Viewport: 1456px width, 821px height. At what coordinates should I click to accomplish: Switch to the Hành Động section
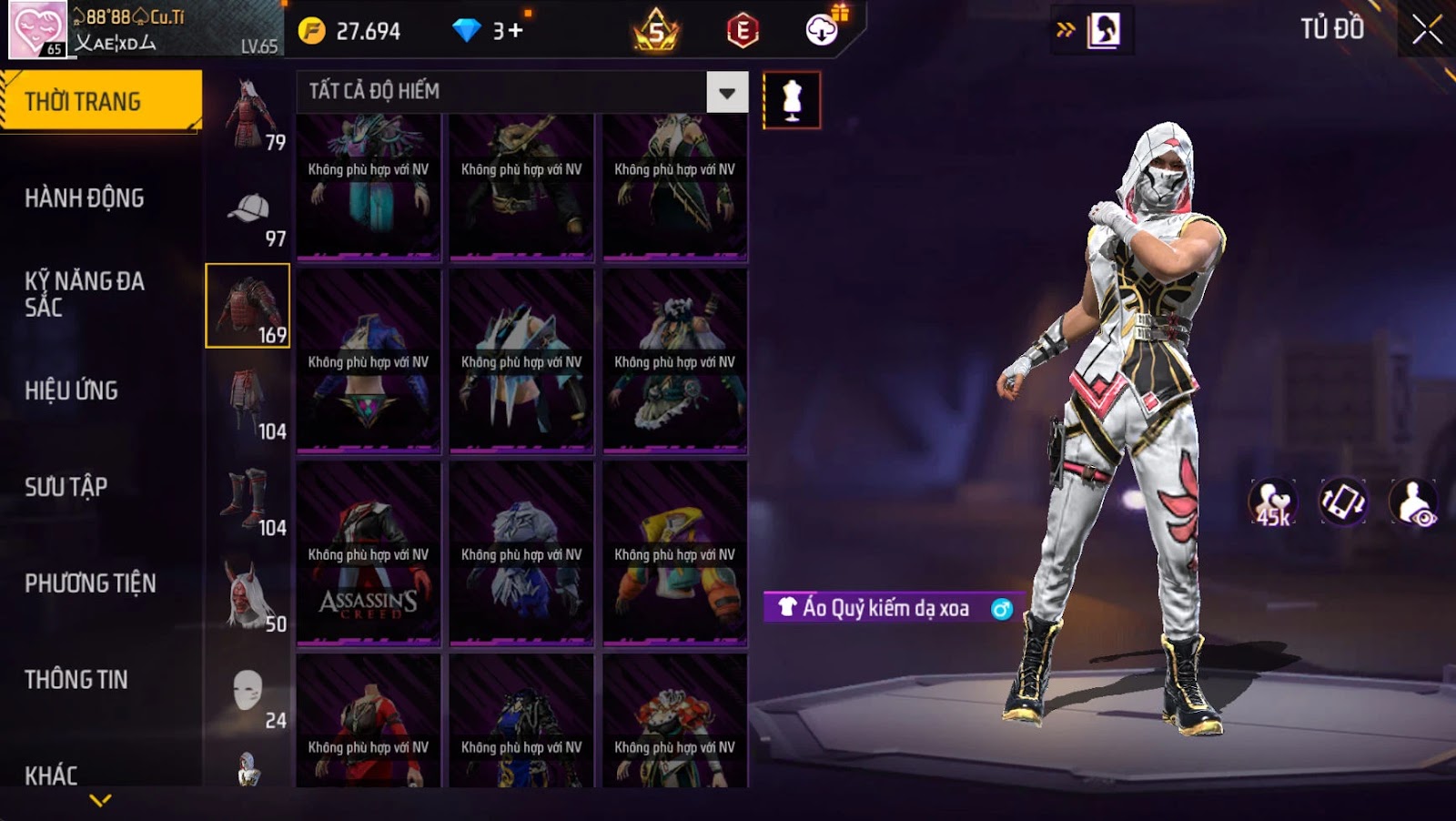(84, 198)
